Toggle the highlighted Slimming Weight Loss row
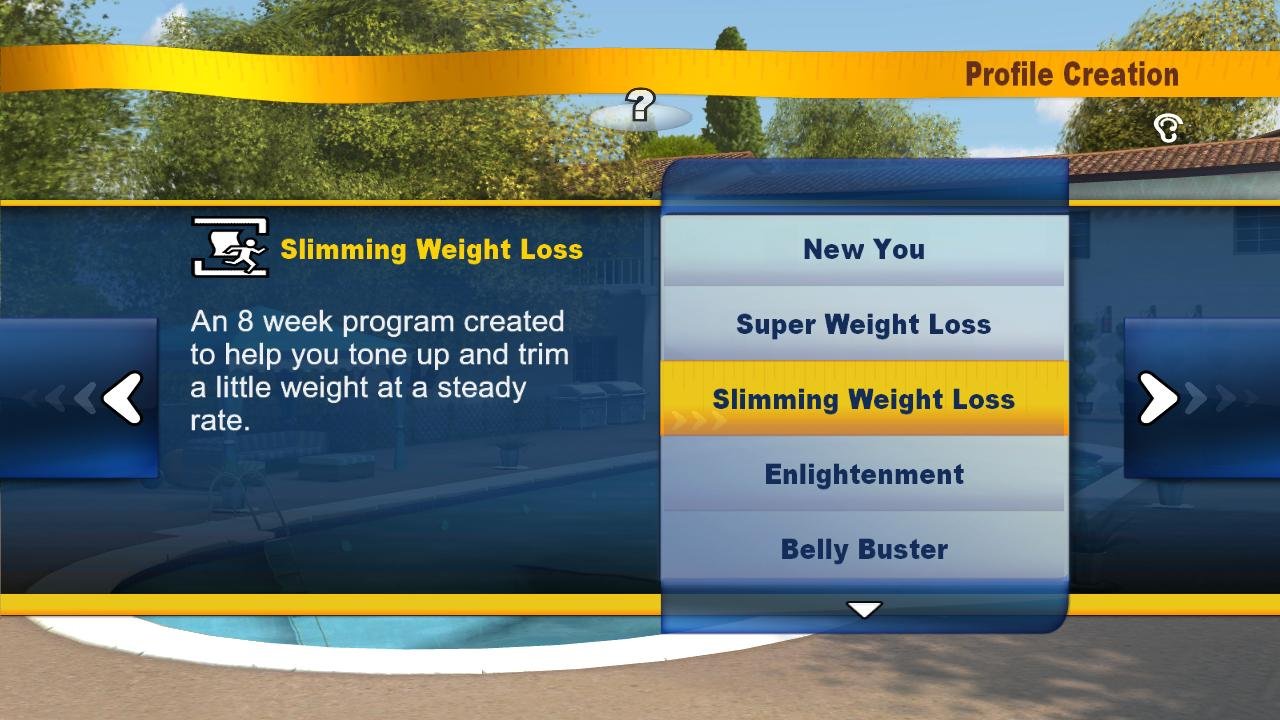Image resolution: width=1280 pixels, height=720 pixels. 863,399
